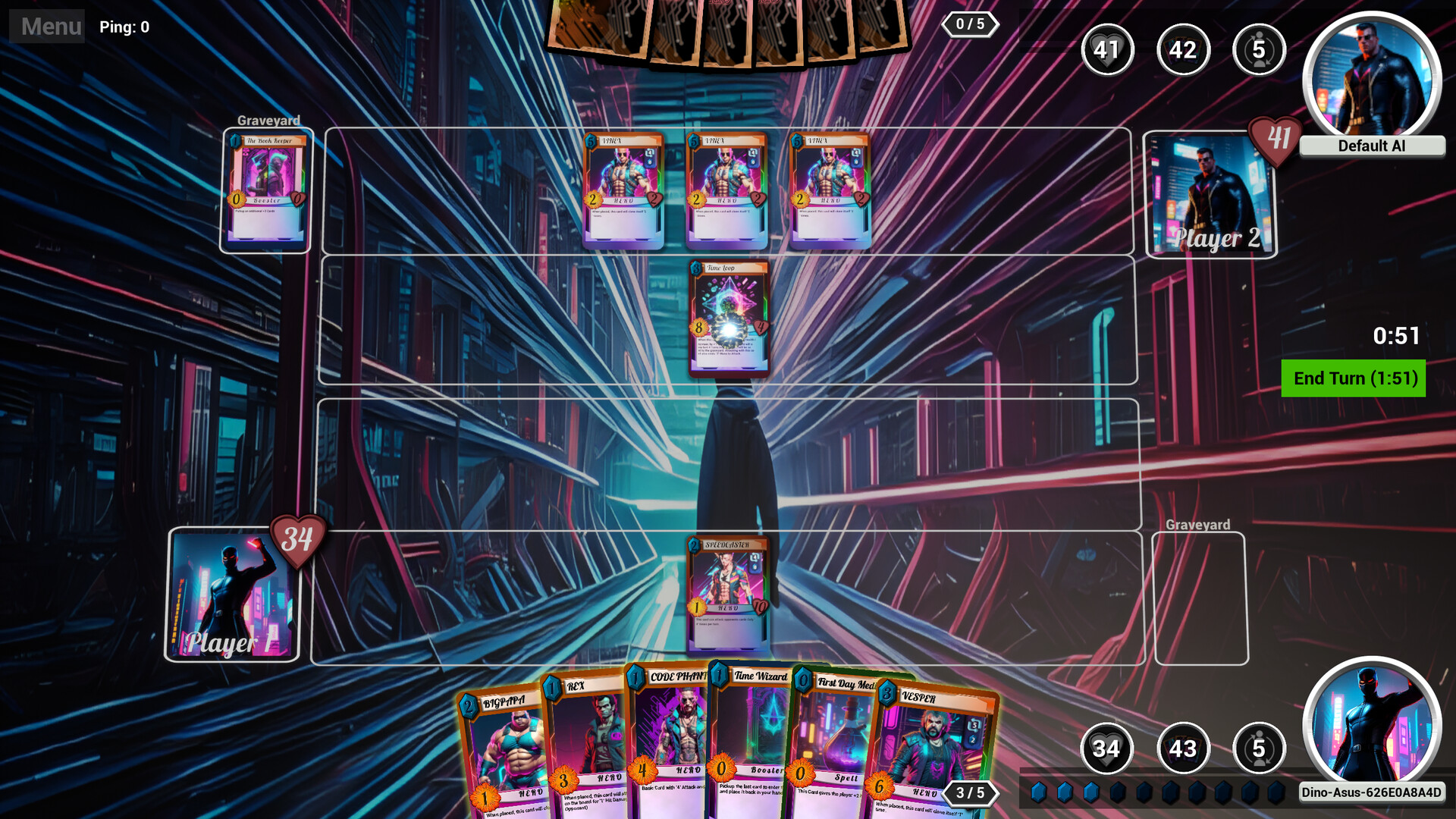Click The Book Keeper card in opponent's Graveyard

(267, 190)
